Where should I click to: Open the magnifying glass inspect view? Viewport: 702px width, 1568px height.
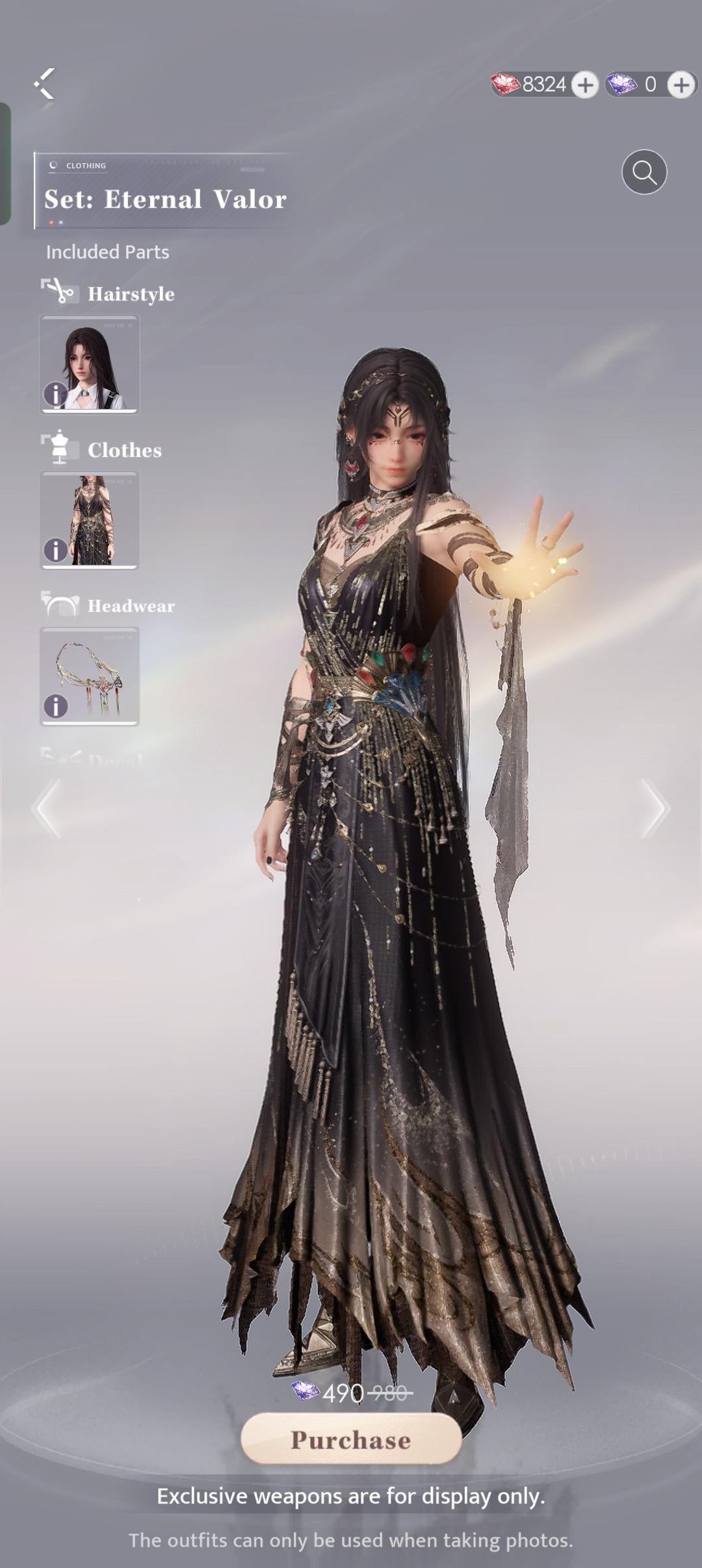point(643,172)
